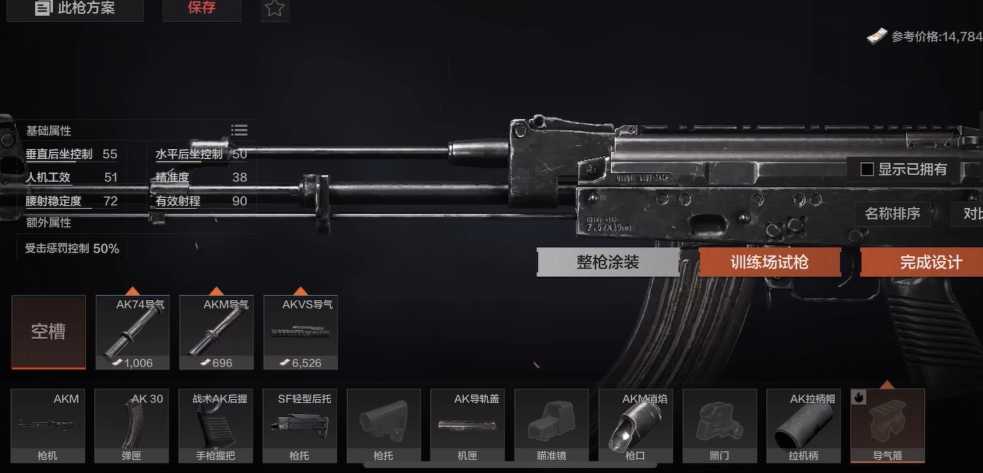Open the AK导轨盖 机匣 receiver slot

(x=468, y=426)
